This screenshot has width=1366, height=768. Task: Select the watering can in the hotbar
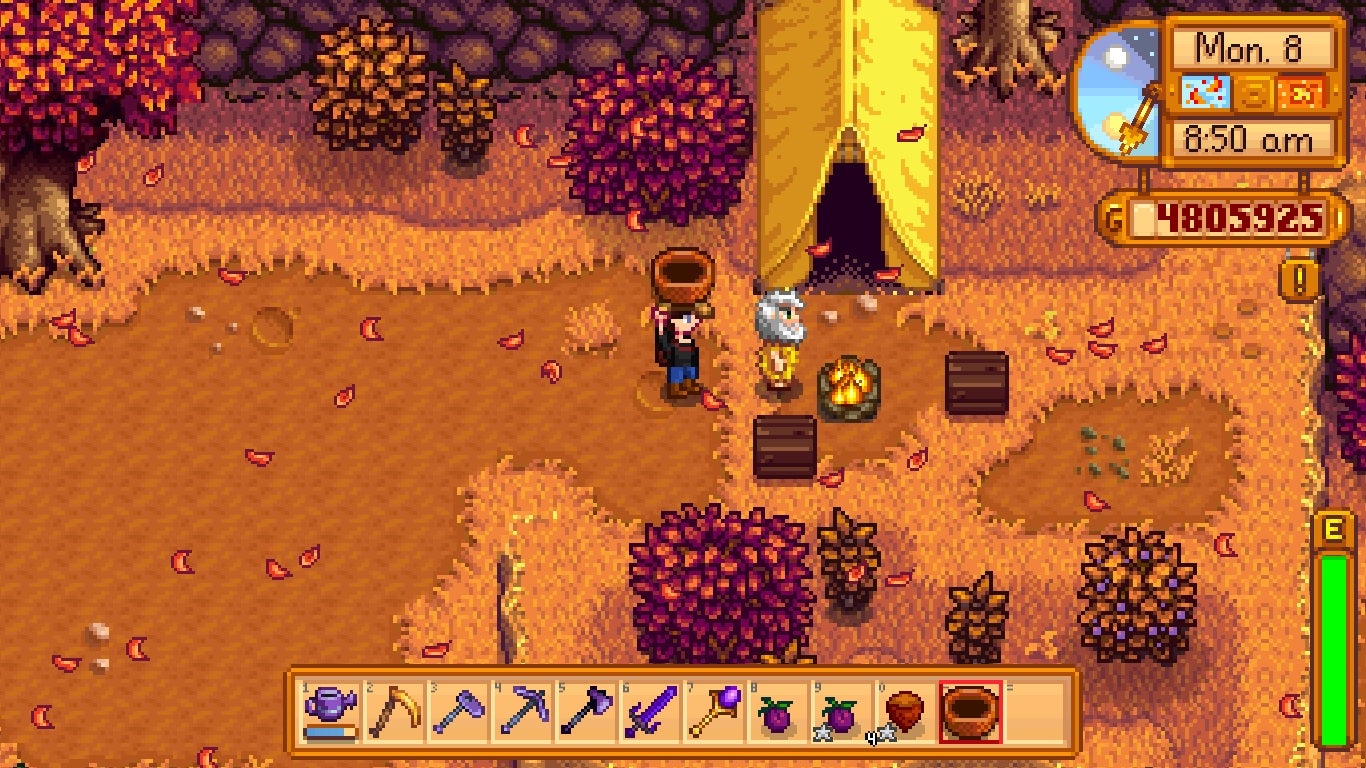[330, 711]
